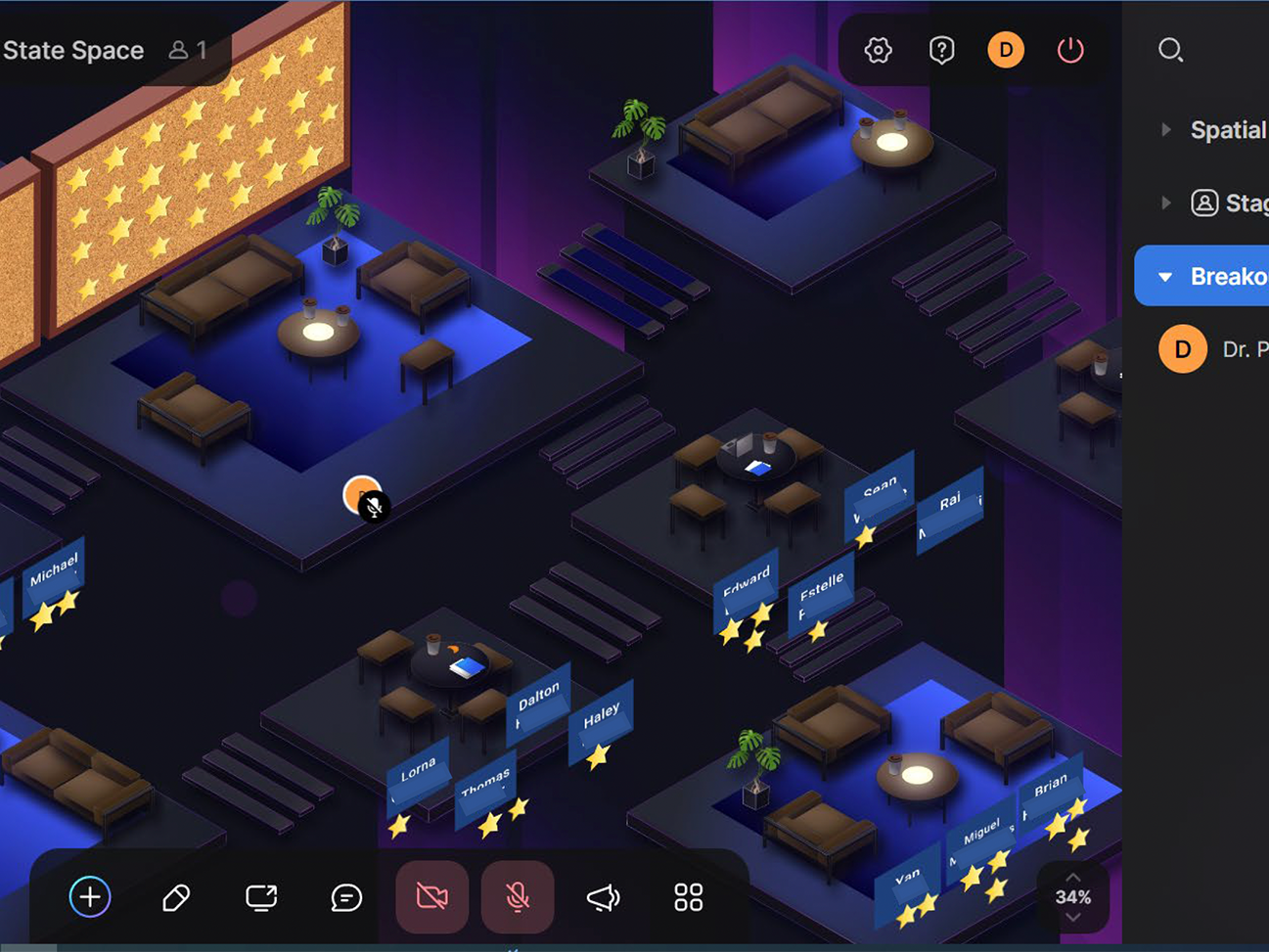Screen dimensions: 1269x952
Task: Click the 34% zoom control
Action: pos(1074,896)
